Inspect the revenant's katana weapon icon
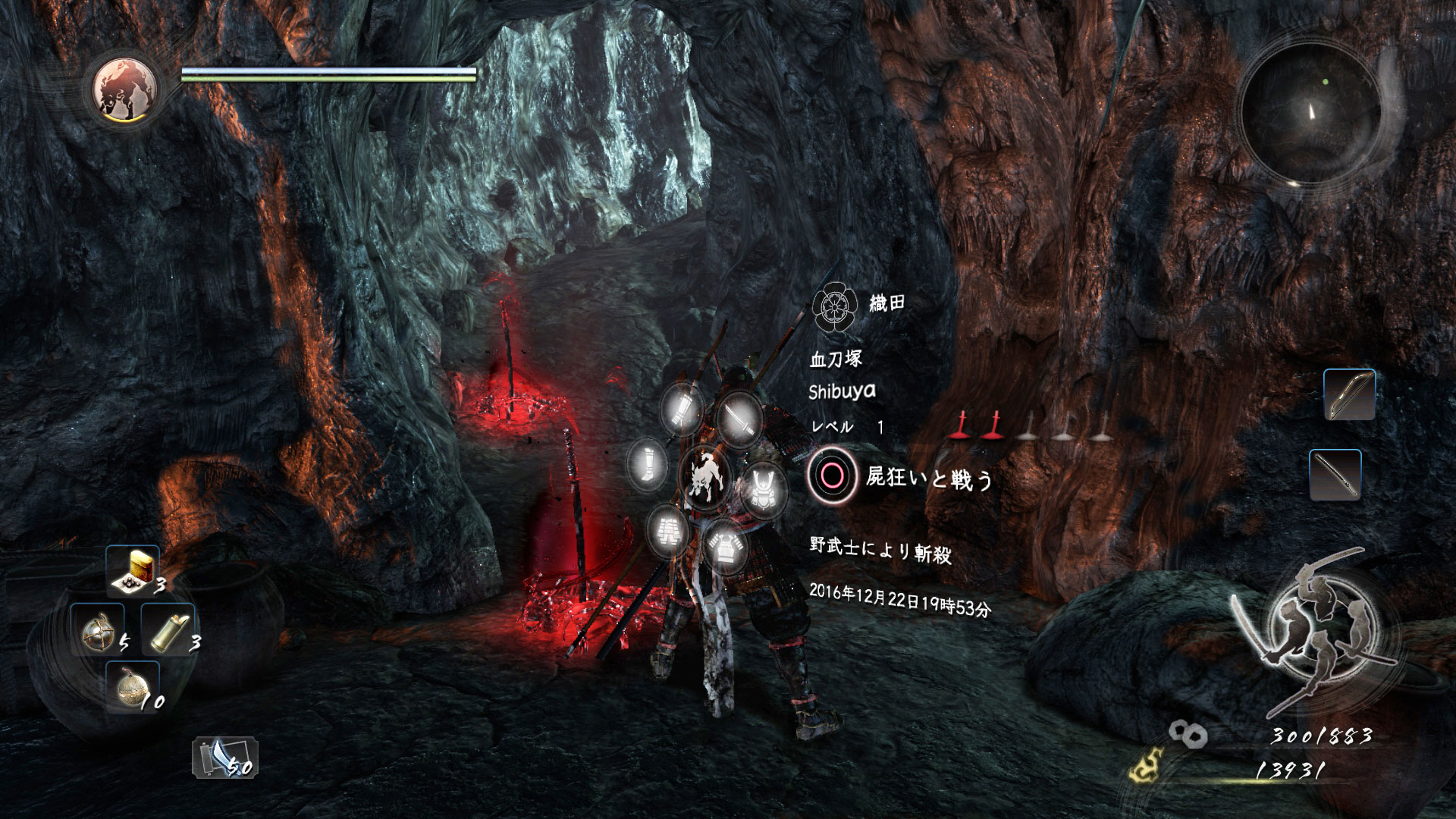1456x819 pixels. coord(739,418)
